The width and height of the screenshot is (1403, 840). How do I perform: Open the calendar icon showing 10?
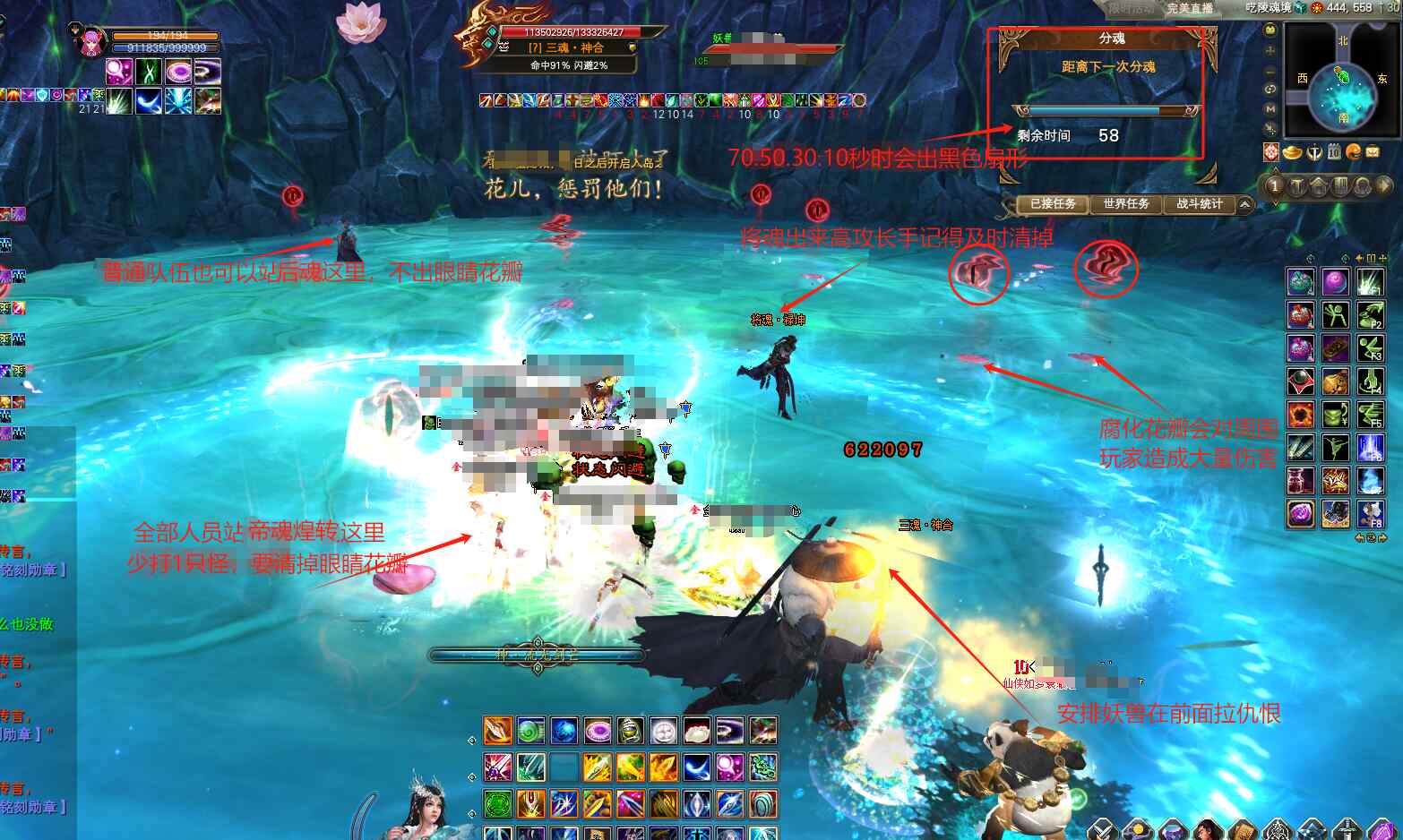(1334, 152)
